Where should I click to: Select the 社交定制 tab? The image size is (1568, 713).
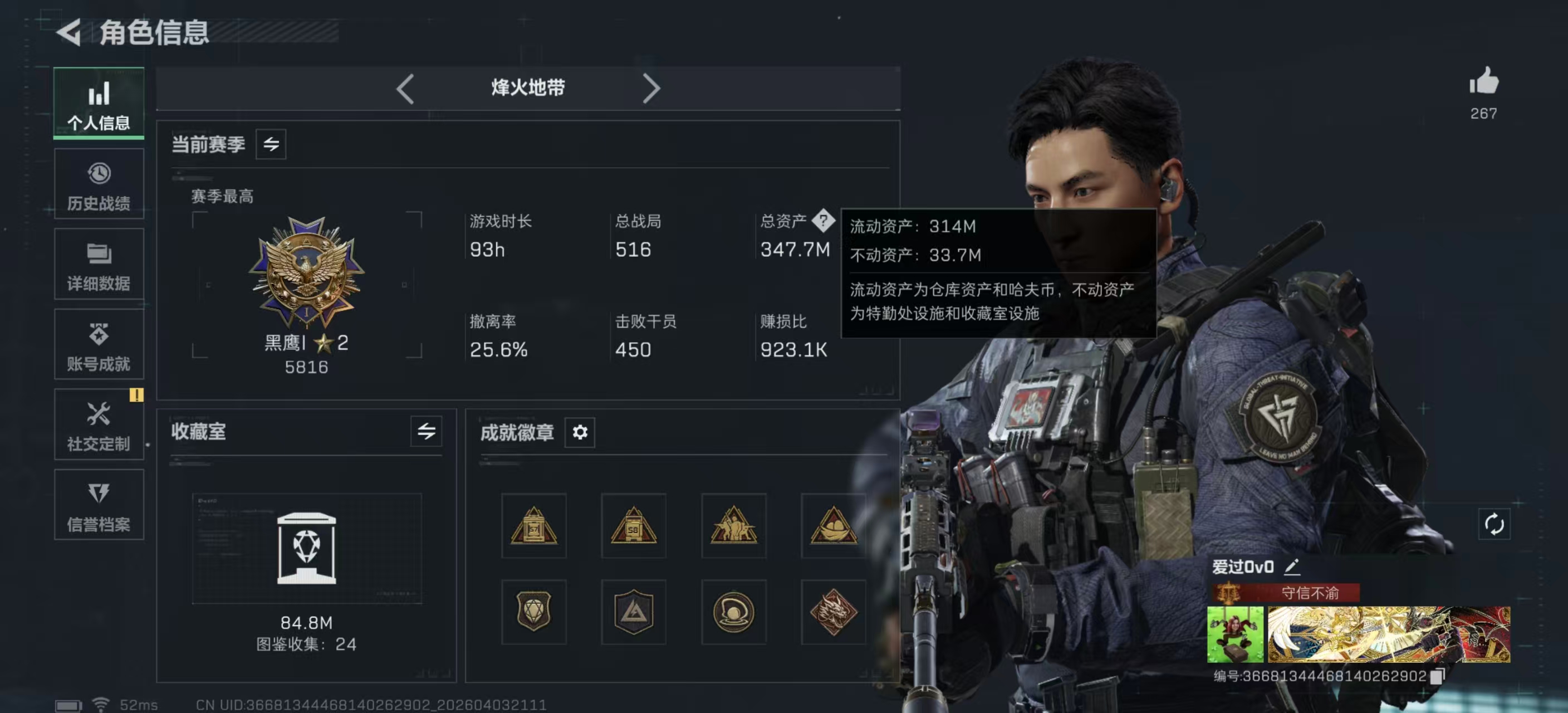point(99,425)
